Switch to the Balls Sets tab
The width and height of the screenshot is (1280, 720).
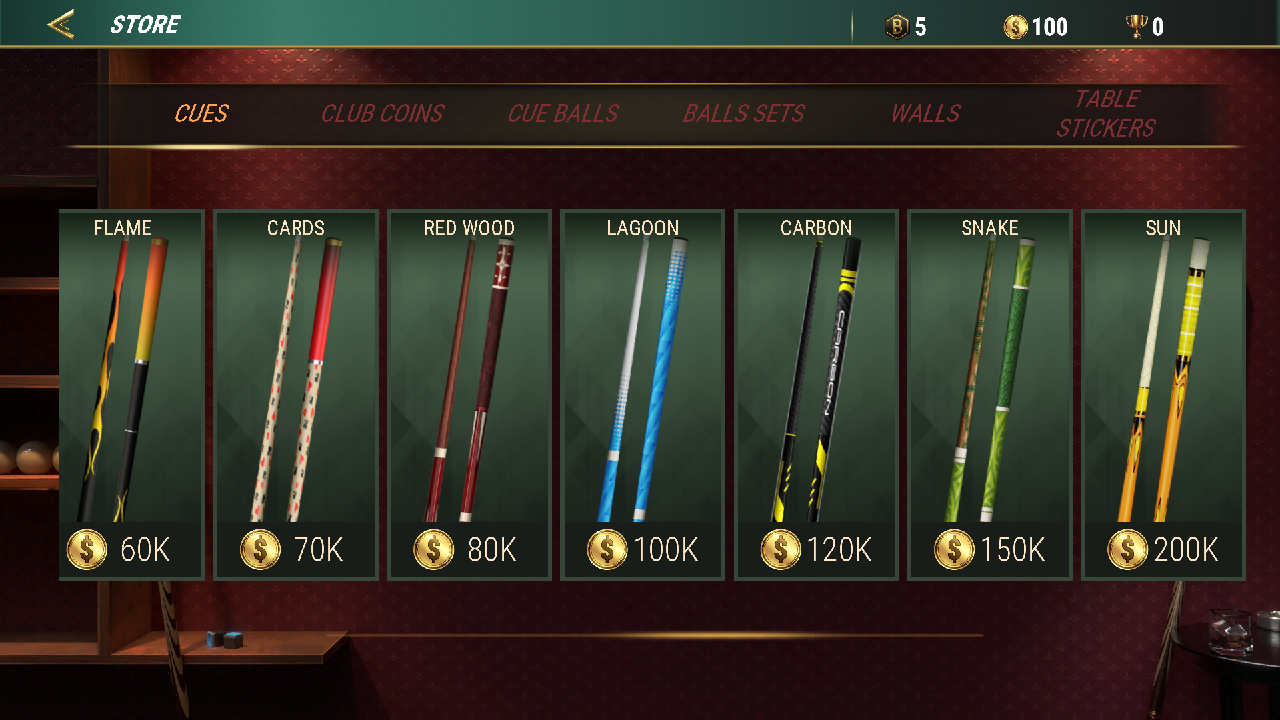[x=743, y=114]
